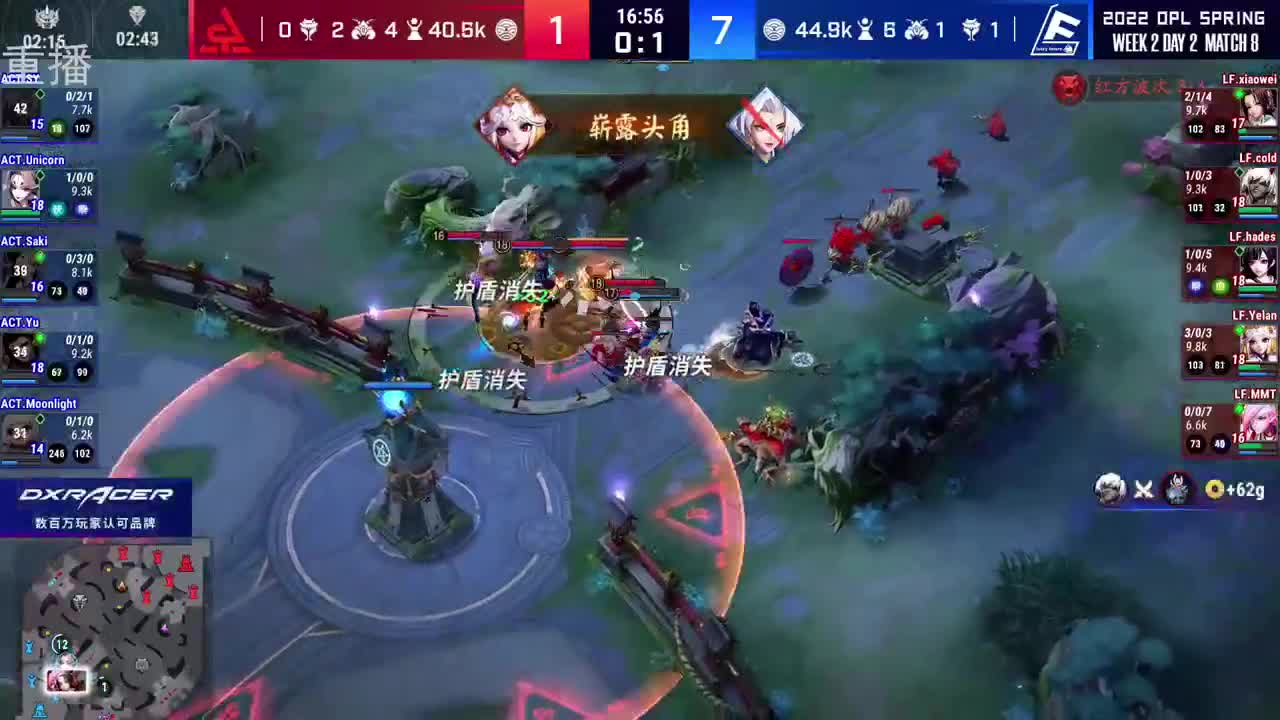Click the red team's logo in scoreboard

coord(227,29)
